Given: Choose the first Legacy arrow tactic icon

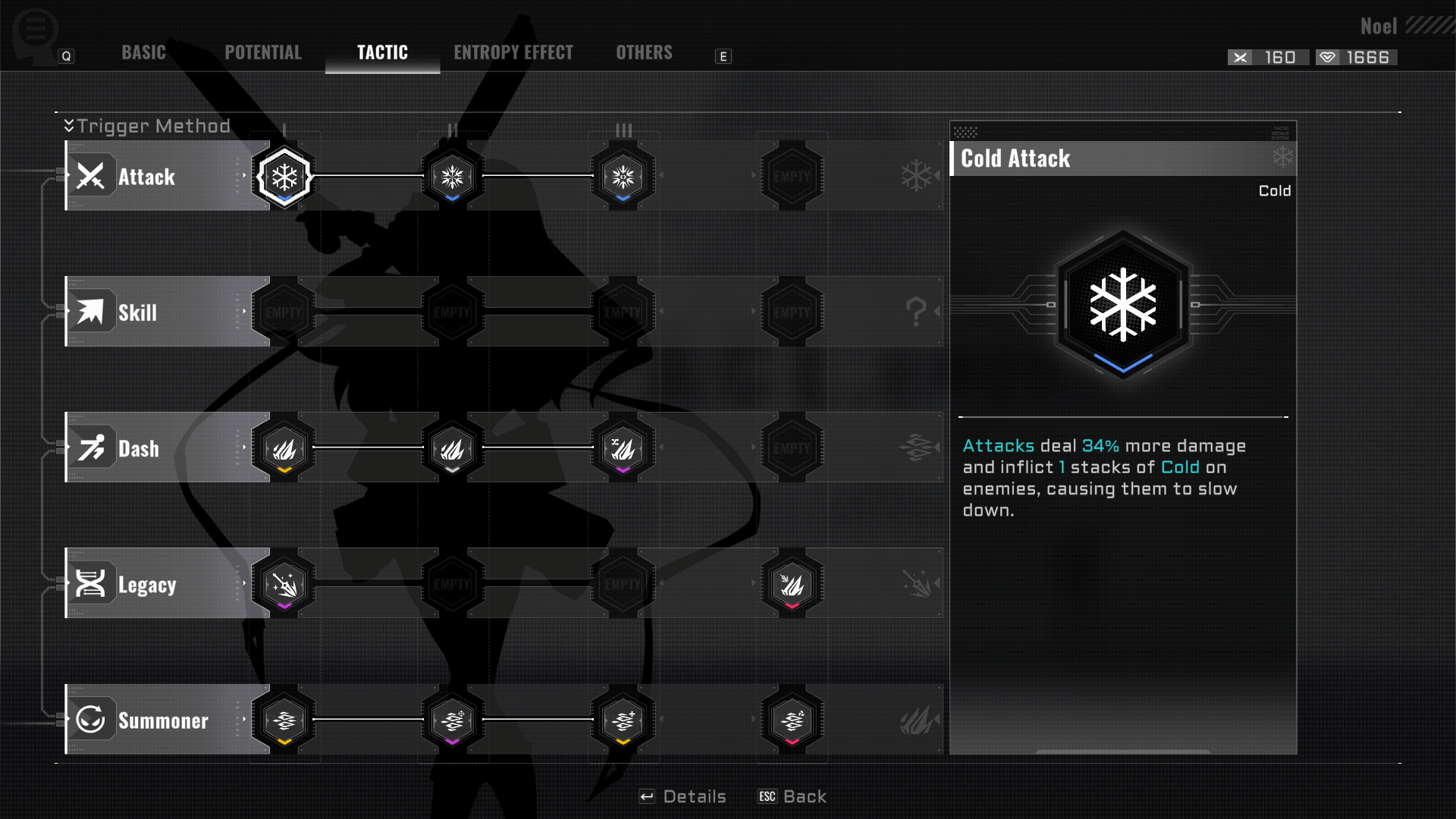Looking at the screenshot, I should [x=284, y=584].
